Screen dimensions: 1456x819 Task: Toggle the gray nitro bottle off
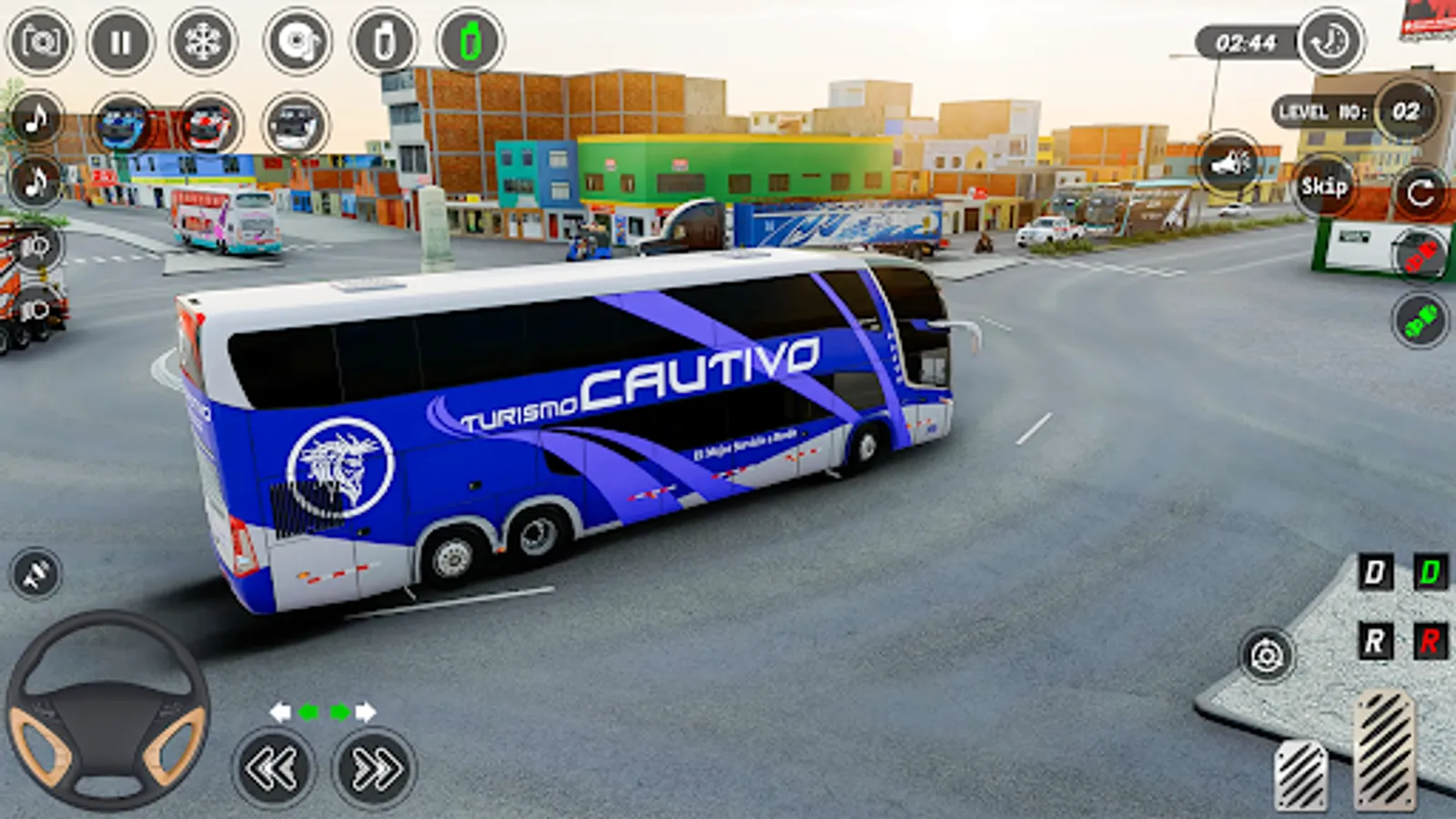[x=385, y=38]
